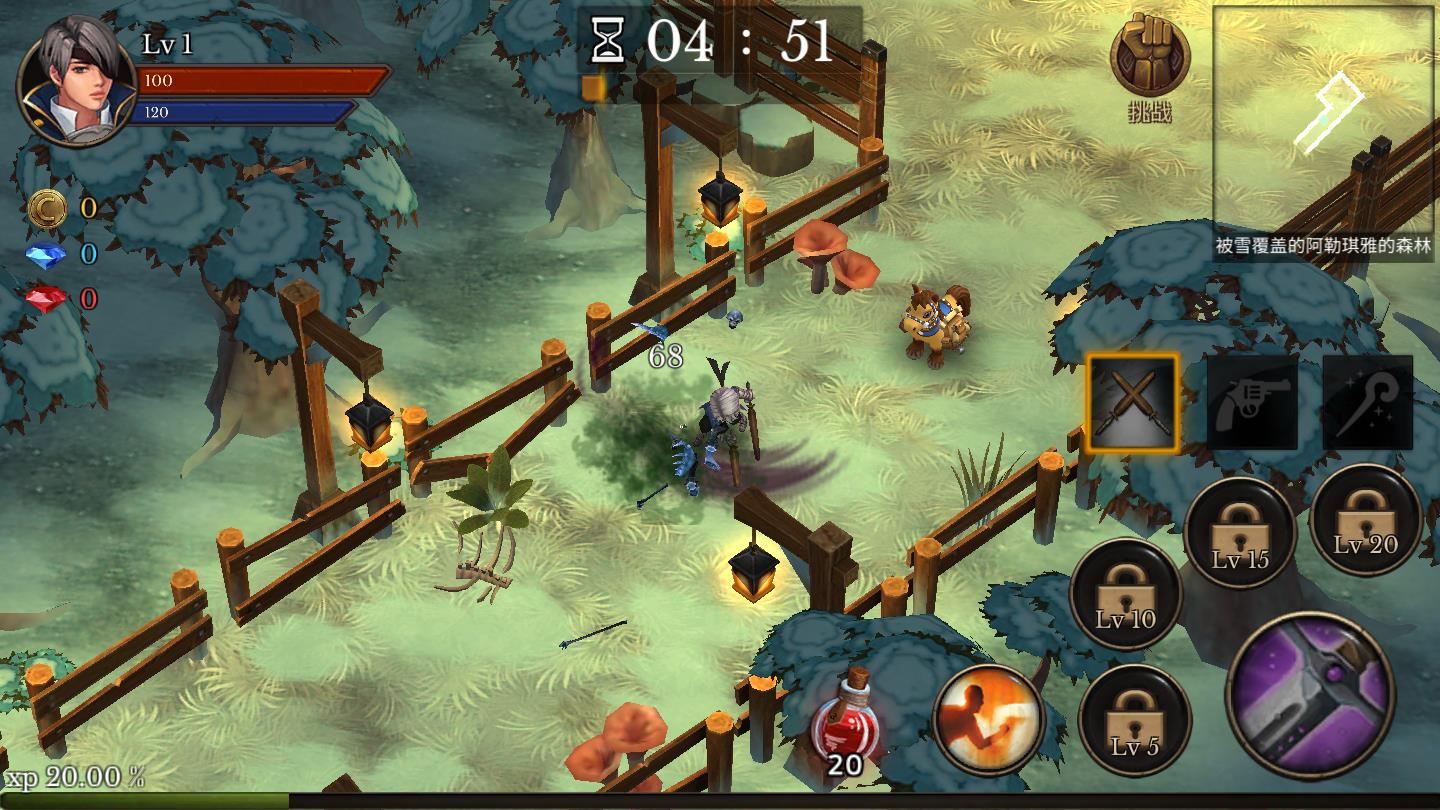Tap the locked Lv 10 skill
Image resolution: width=1440 pixels, height=810 pixels.
point(1126,594)
